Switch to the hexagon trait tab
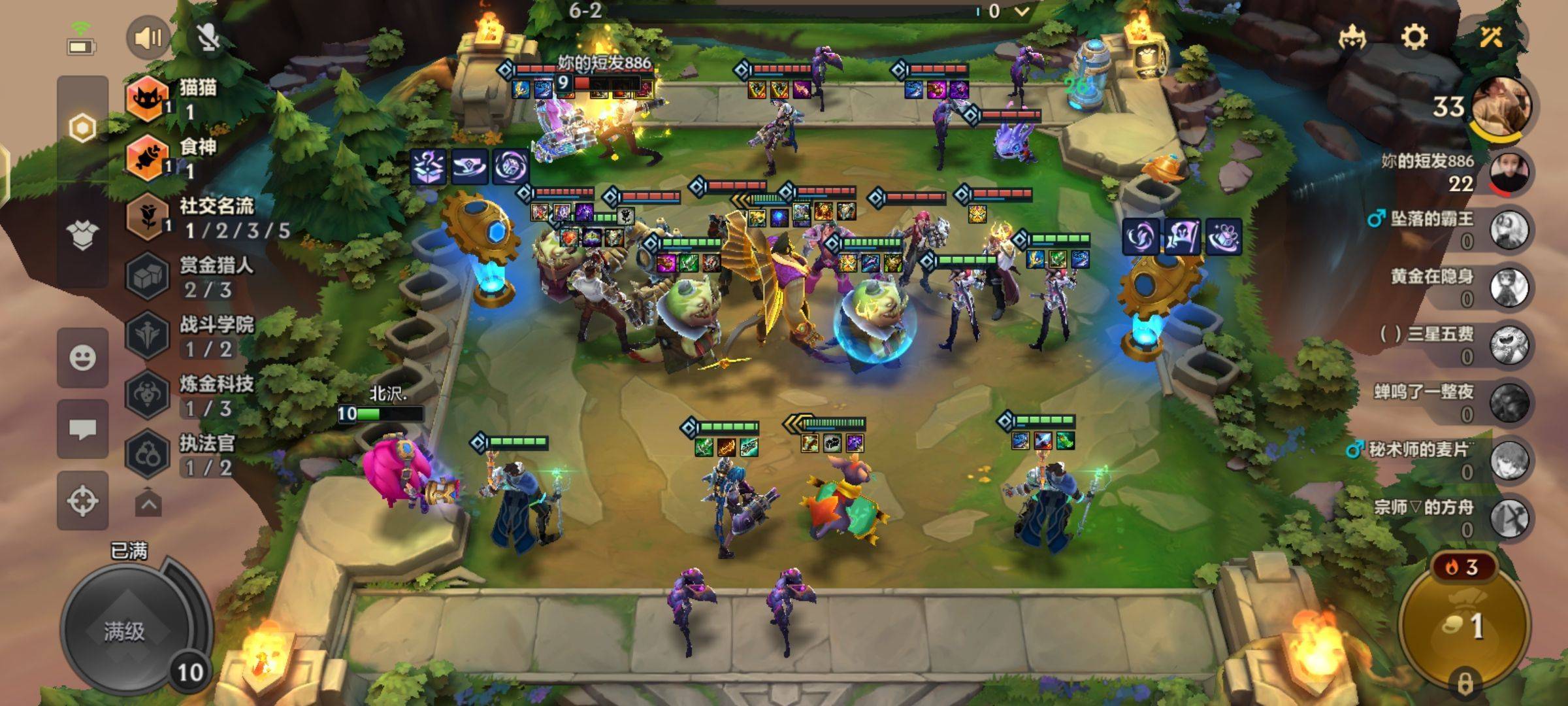1568x706 pixels. [x=82, y=128]
